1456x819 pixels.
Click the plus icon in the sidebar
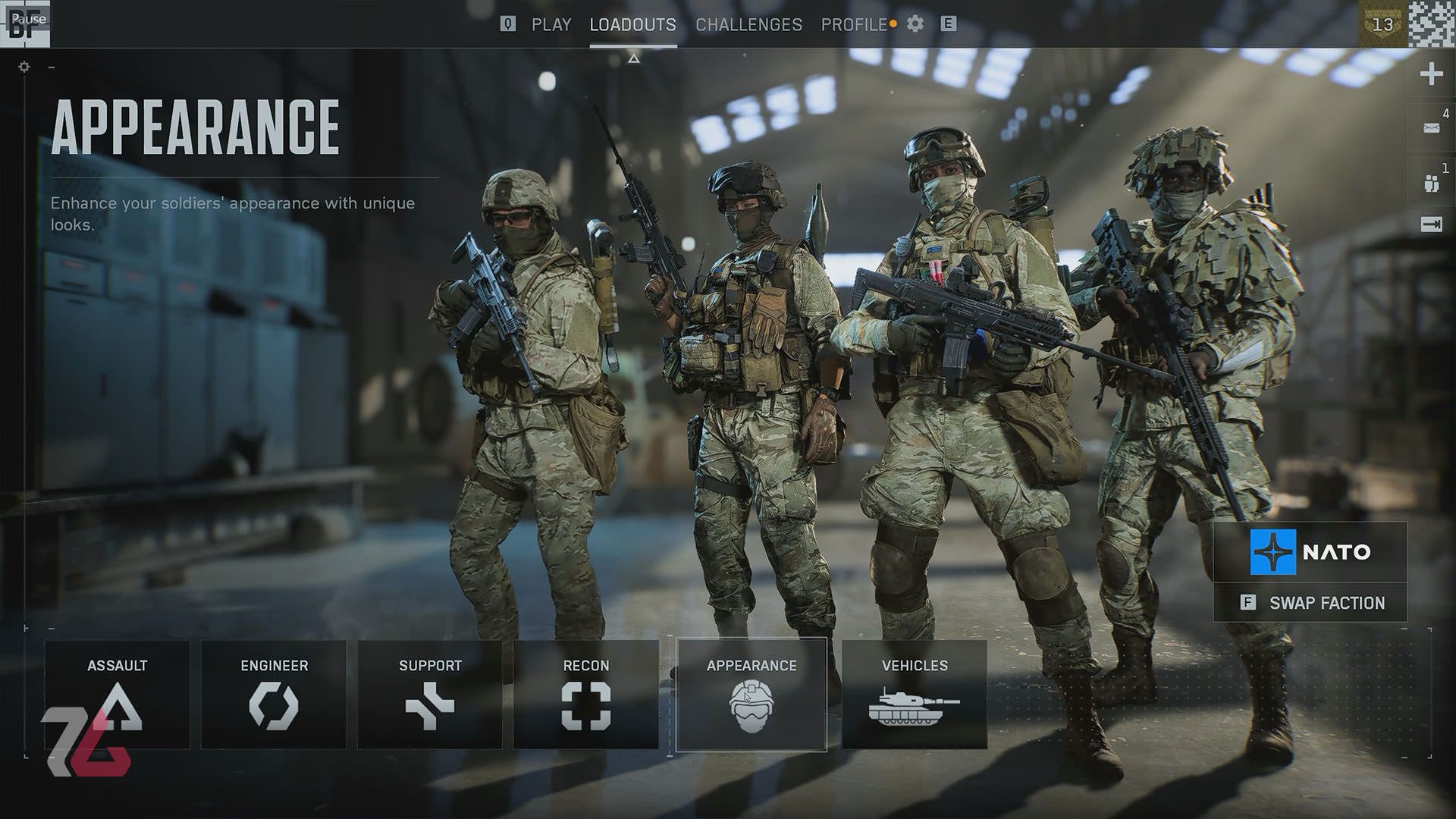[x=1431, y=74]
